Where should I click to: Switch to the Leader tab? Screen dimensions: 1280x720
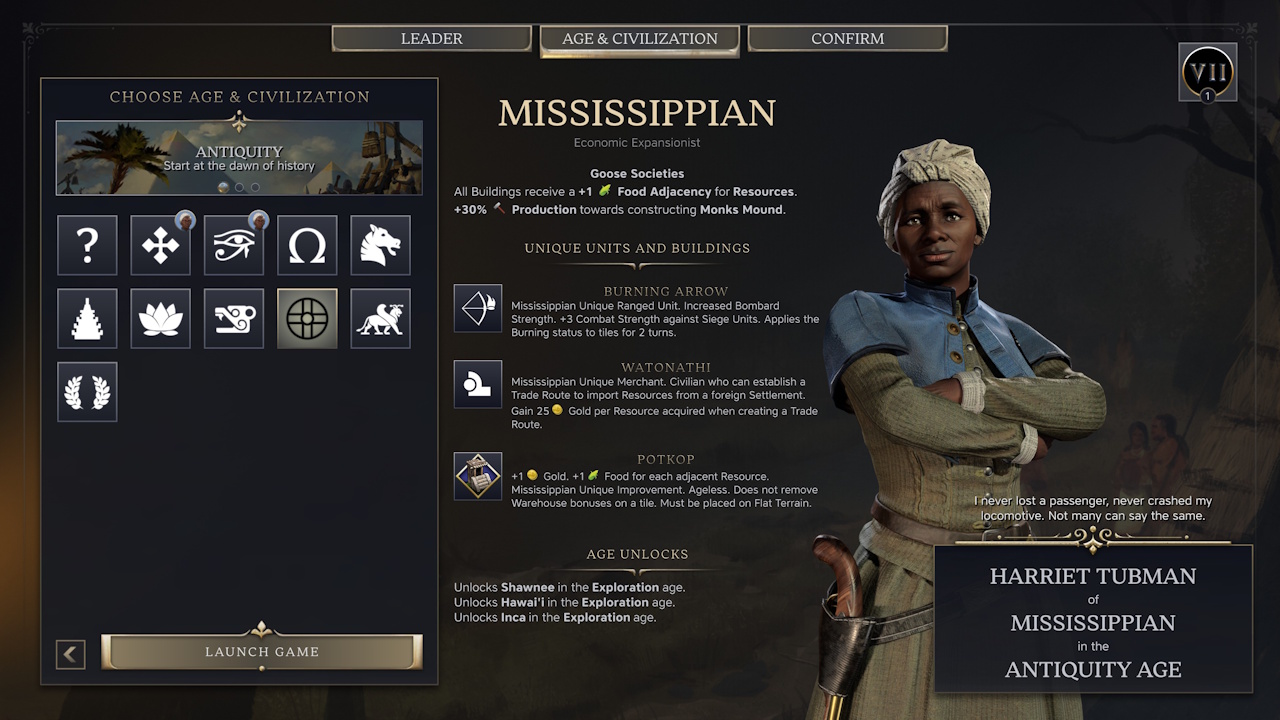(x=431, y=38)
